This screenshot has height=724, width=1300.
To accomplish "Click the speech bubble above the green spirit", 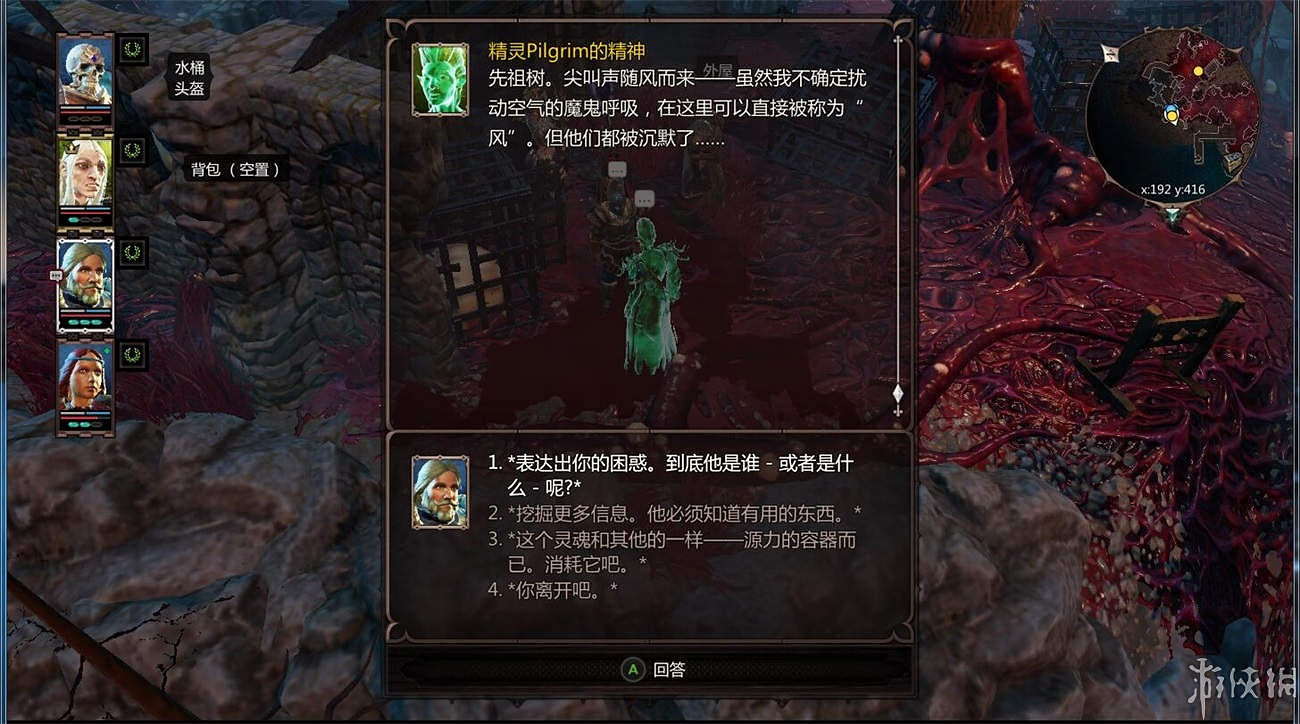I will tap(644, 199).
